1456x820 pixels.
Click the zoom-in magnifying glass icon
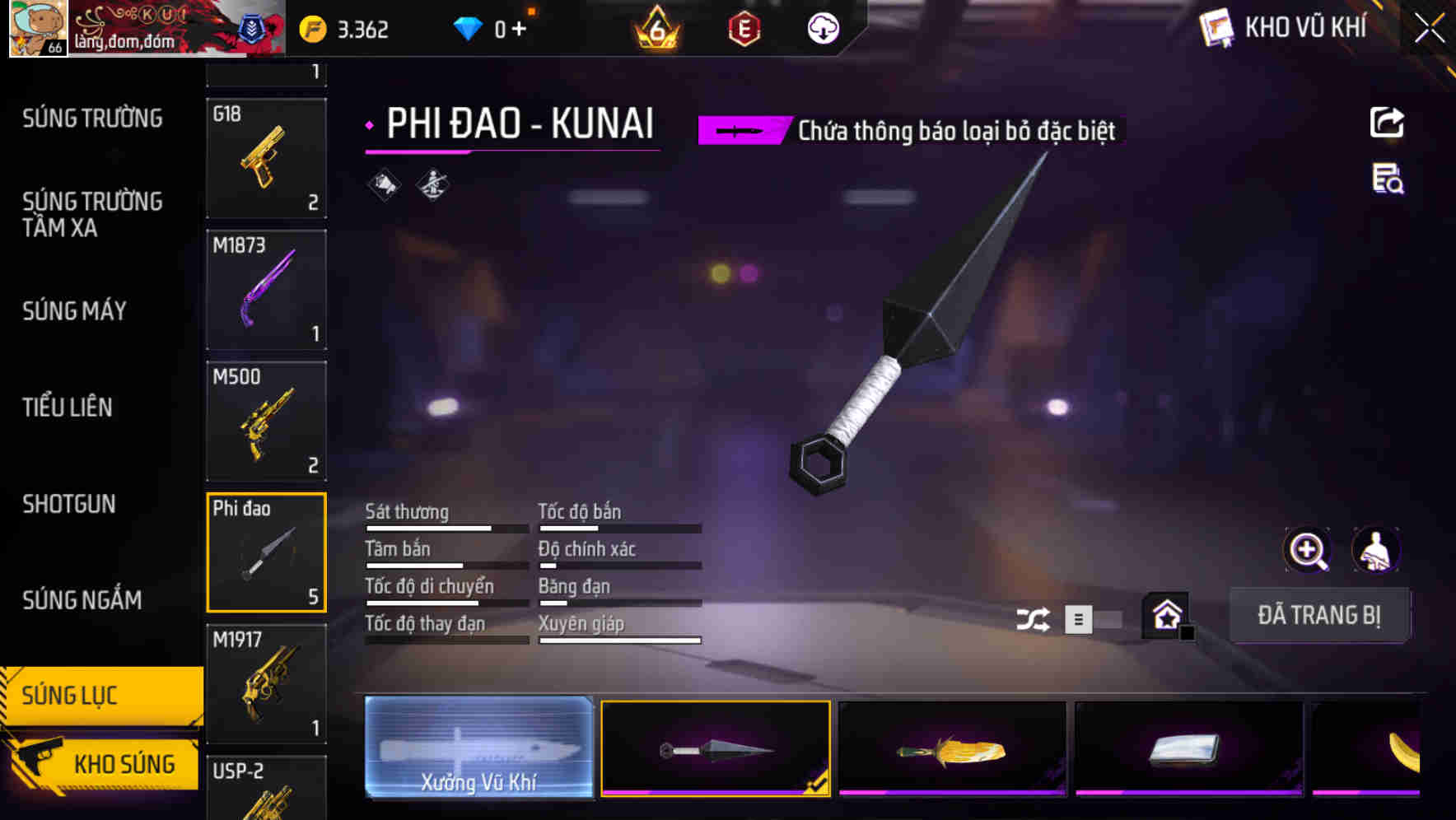tap(1306, 550)
